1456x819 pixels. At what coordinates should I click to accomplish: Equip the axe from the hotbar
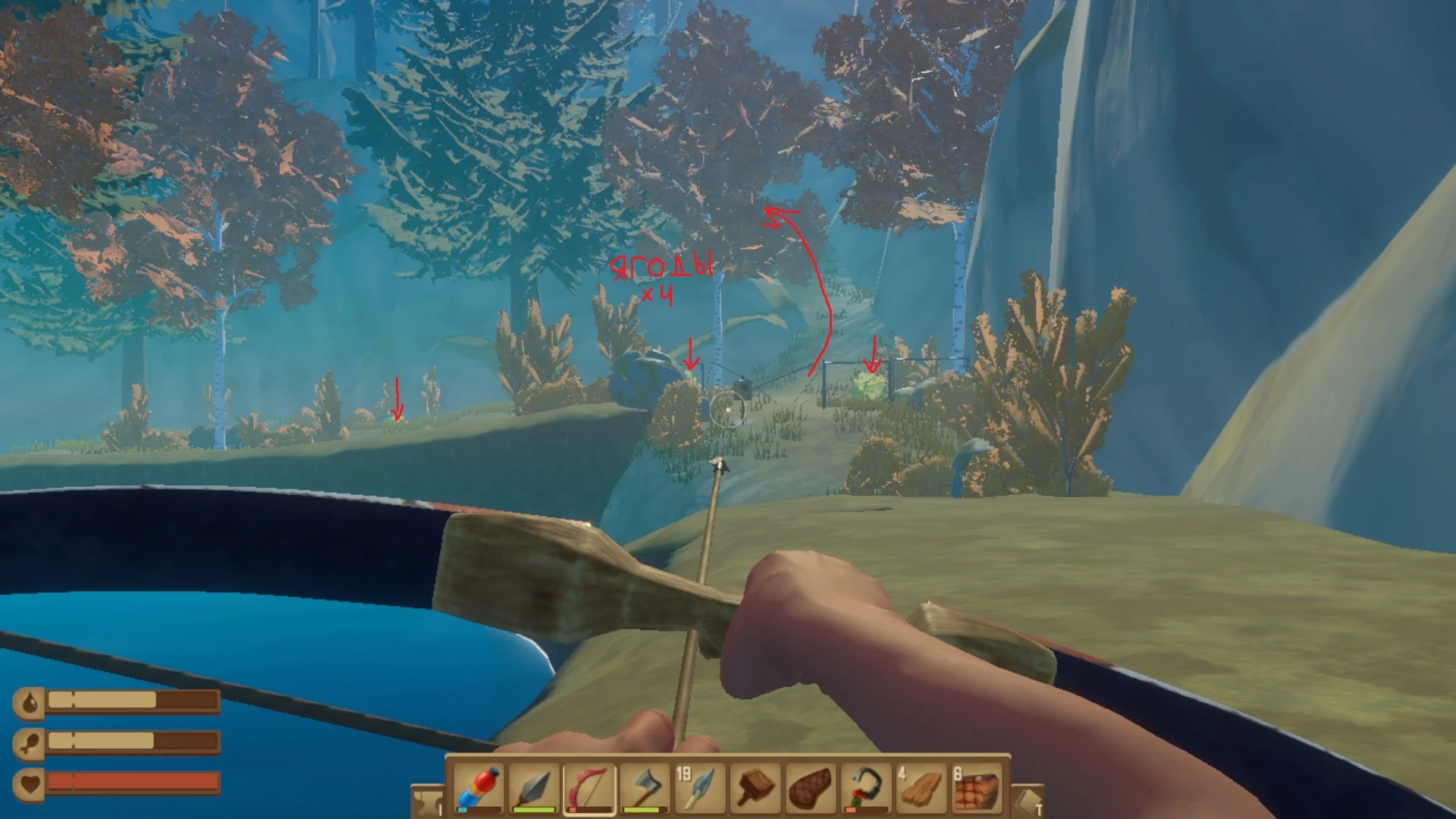click(645, 788)
